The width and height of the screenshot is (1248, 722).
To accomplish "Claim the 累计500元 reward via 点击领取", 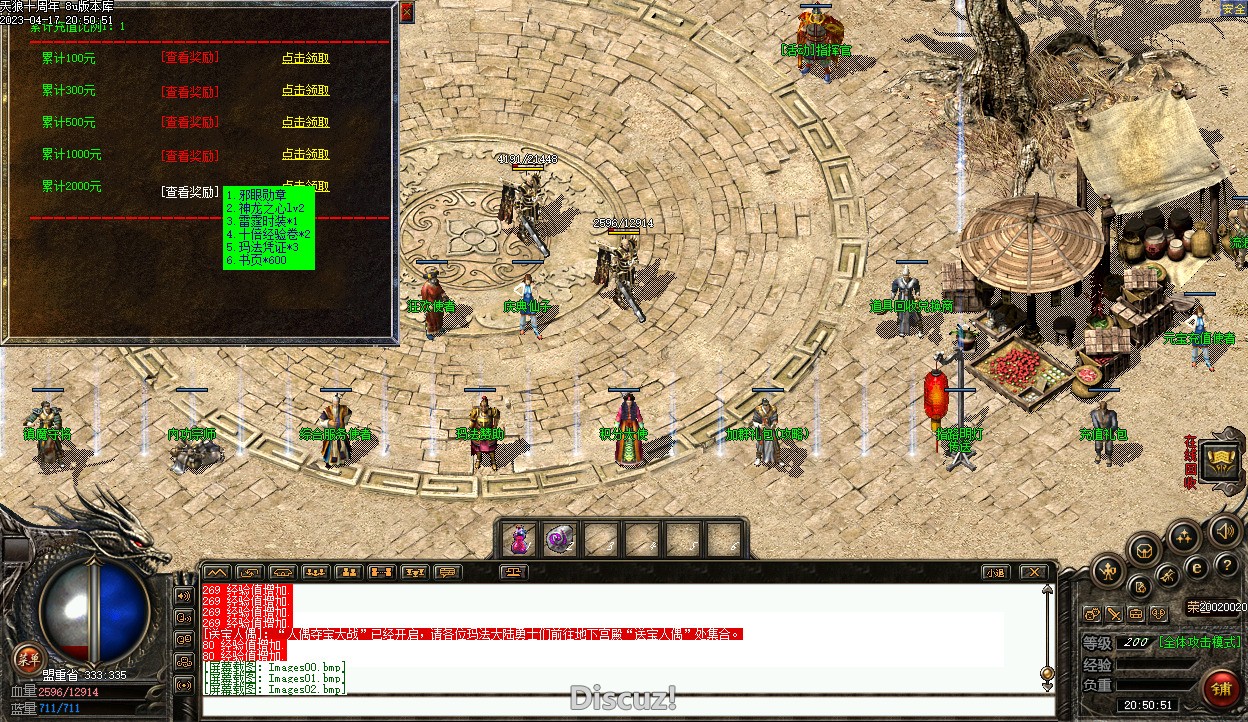I will tap(305, 122).
